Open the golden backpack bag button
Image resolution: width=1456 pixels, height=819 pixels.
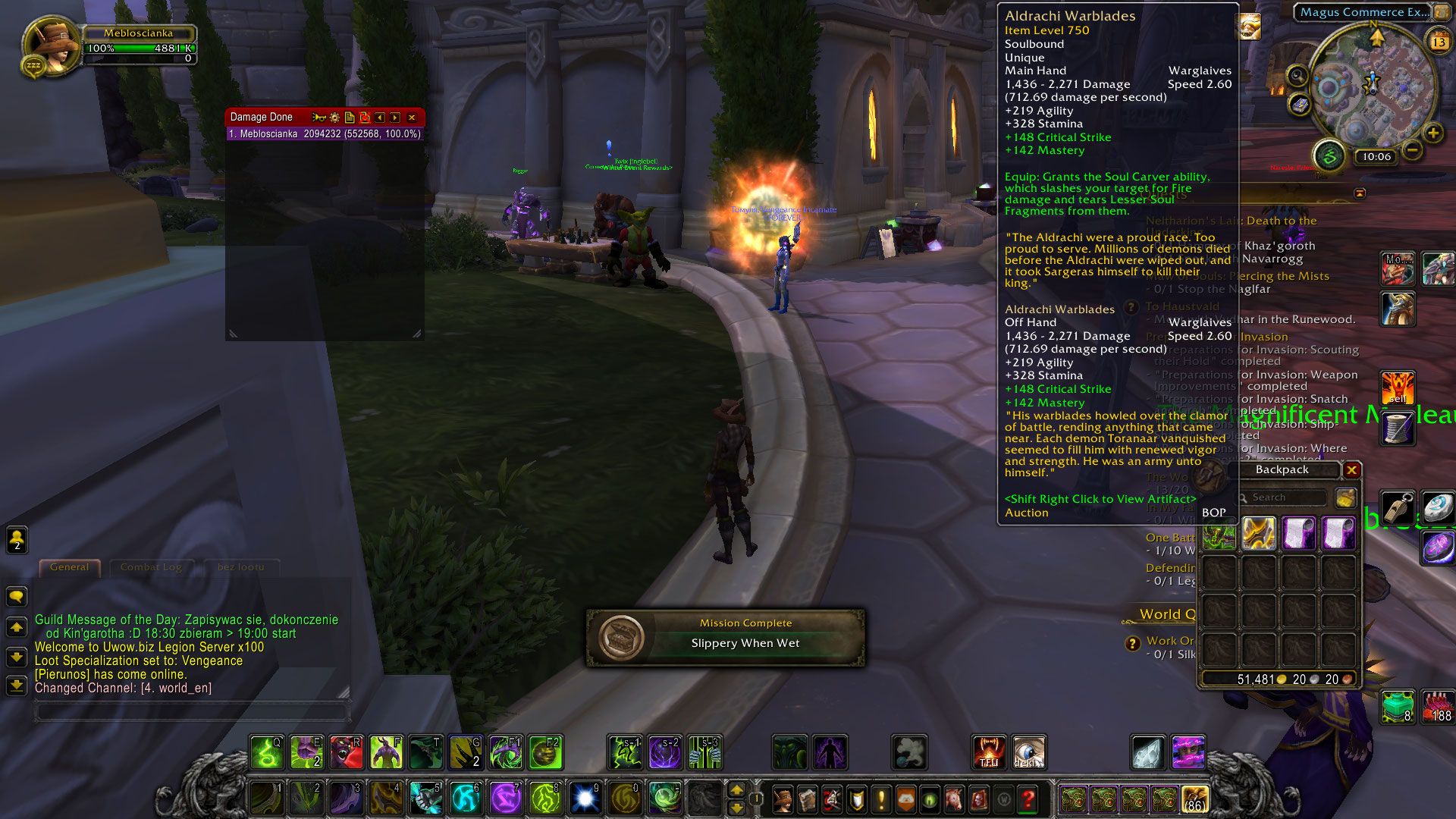(1194, 799)
